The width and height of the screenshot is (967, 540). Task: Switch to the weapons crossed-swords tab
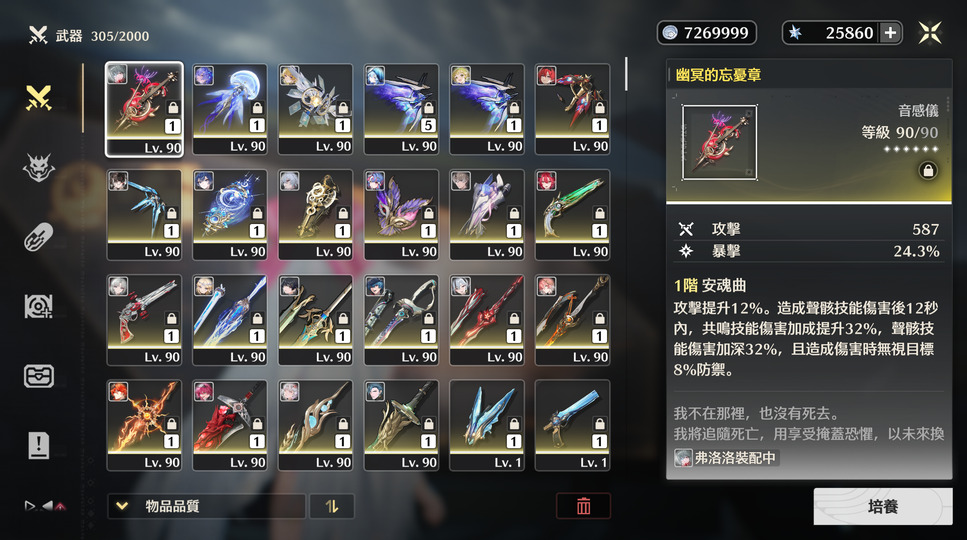(x=39, y=98)
